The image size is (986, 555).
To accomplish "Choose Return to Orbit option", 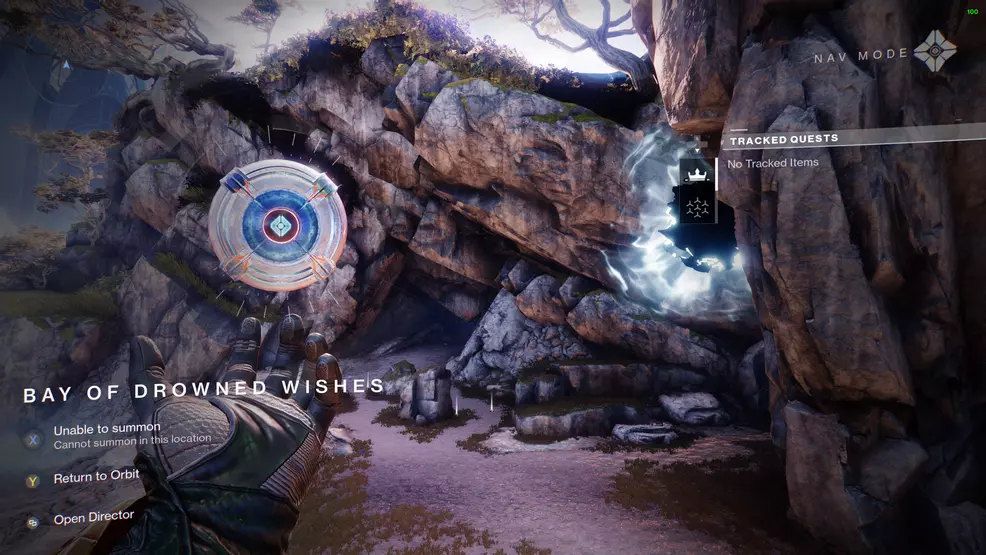I will point(96,477).
